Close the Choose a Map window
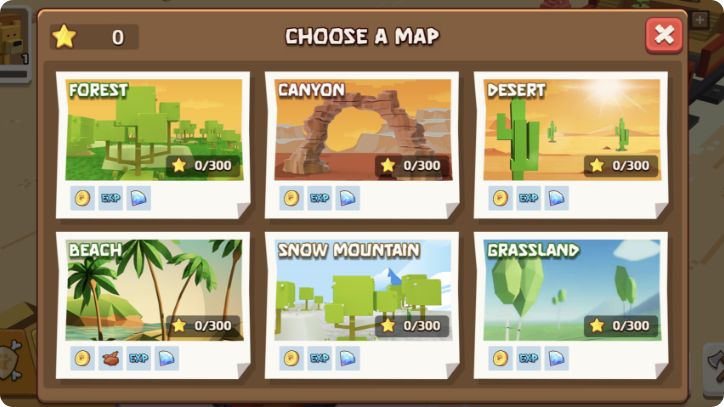 663,36
